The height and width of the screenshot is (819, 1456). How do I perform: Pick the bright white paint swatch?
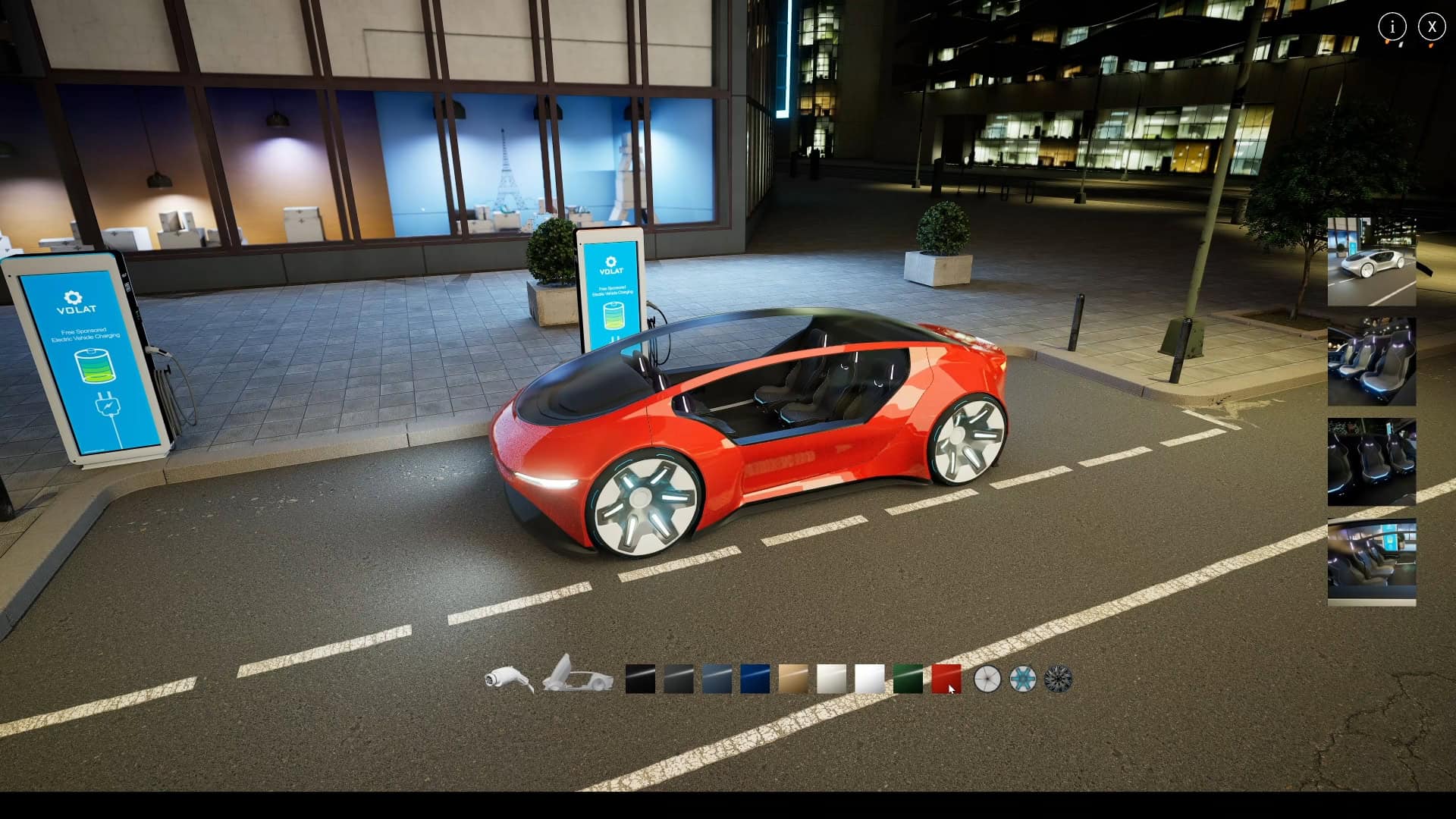pyautogui.click(x=871, y=680)
